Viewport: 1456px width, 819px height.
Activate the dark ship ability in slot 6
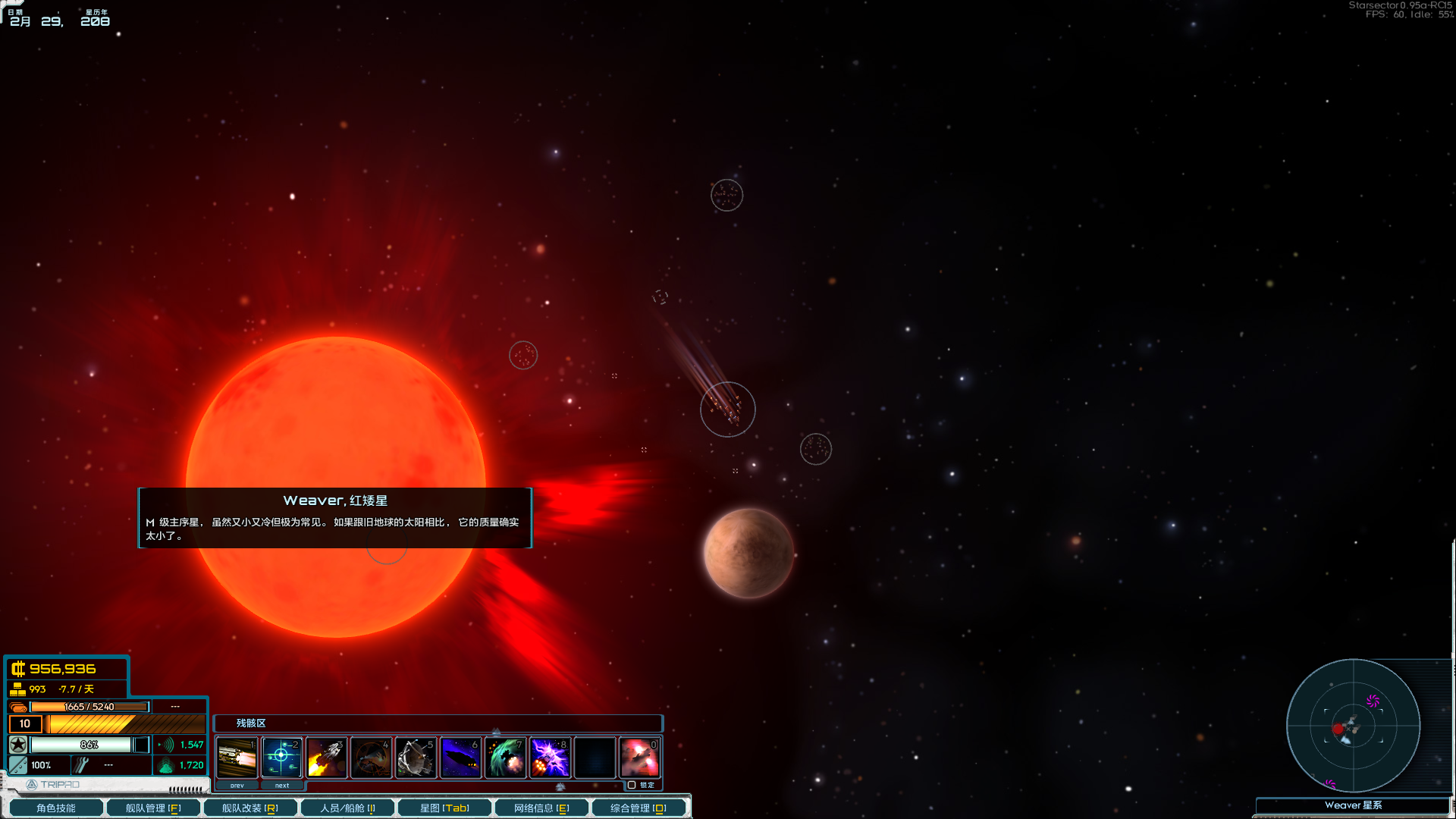coord(460,758)
